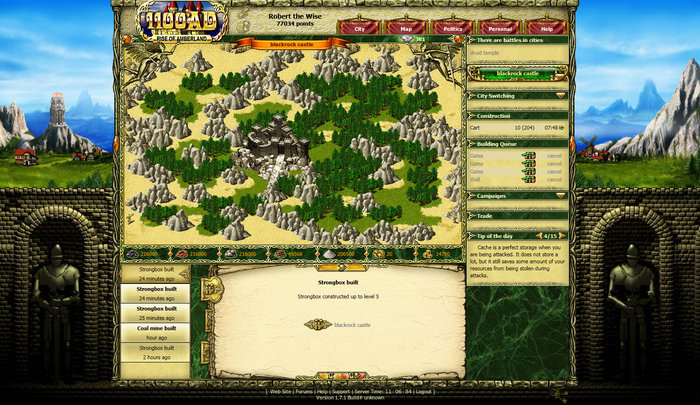Open the Help tab
Viewport: 700px width, 405px height.
[546, 28]
